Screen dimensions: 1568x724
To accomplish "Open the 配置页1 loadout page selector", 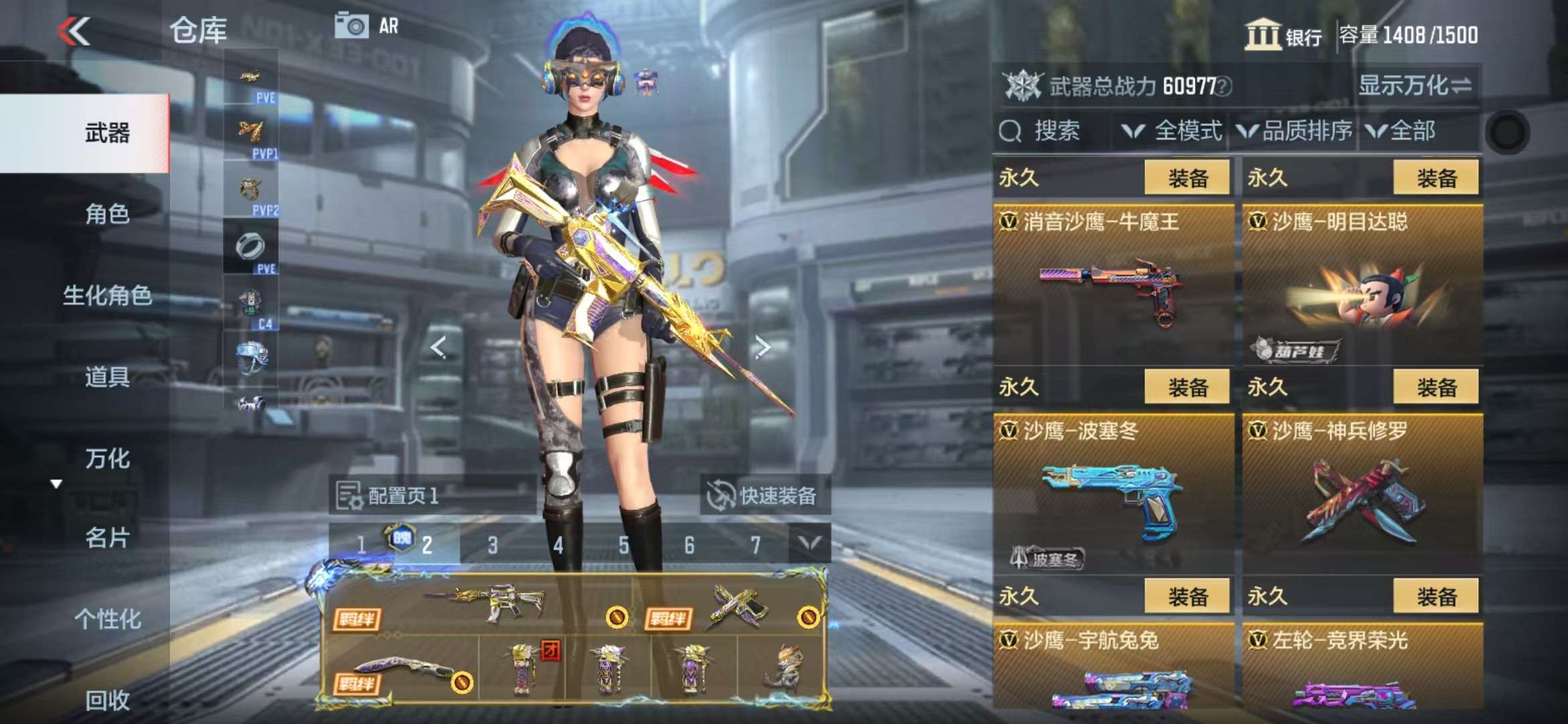I will 389,495.
